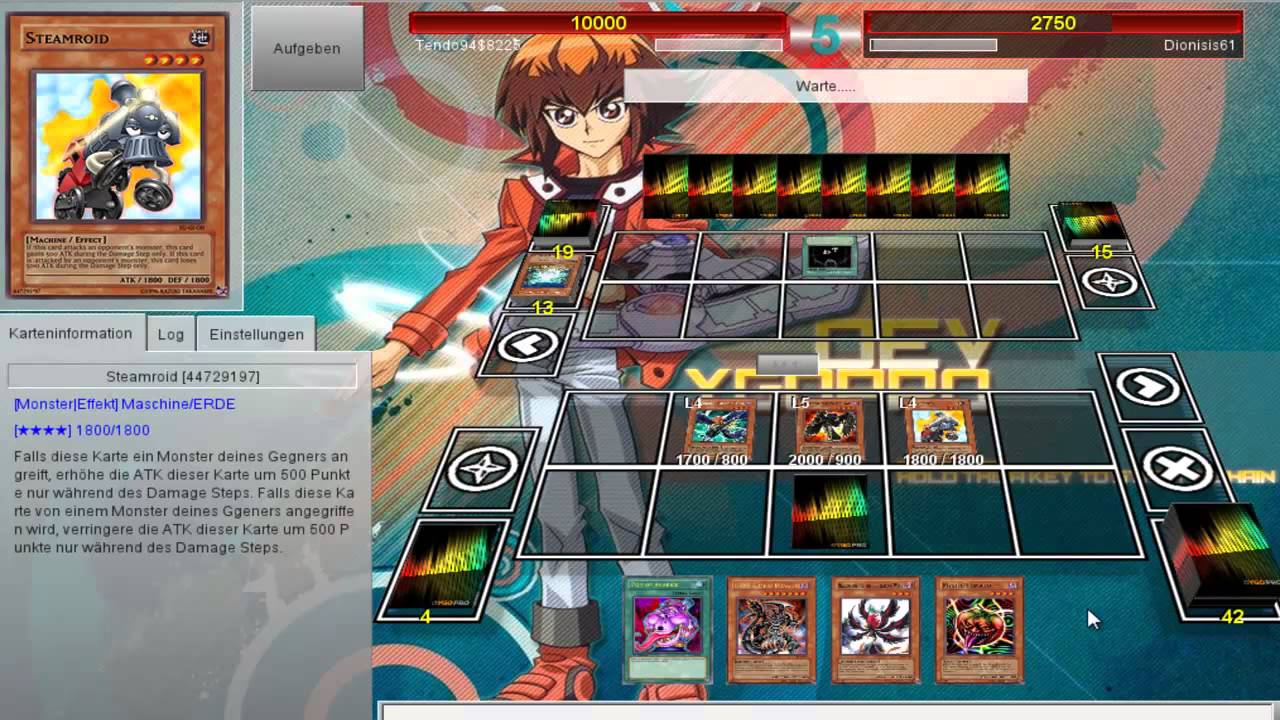Click the Aufgeben surrender button
1280x720 pixels.
click(307, 48)
